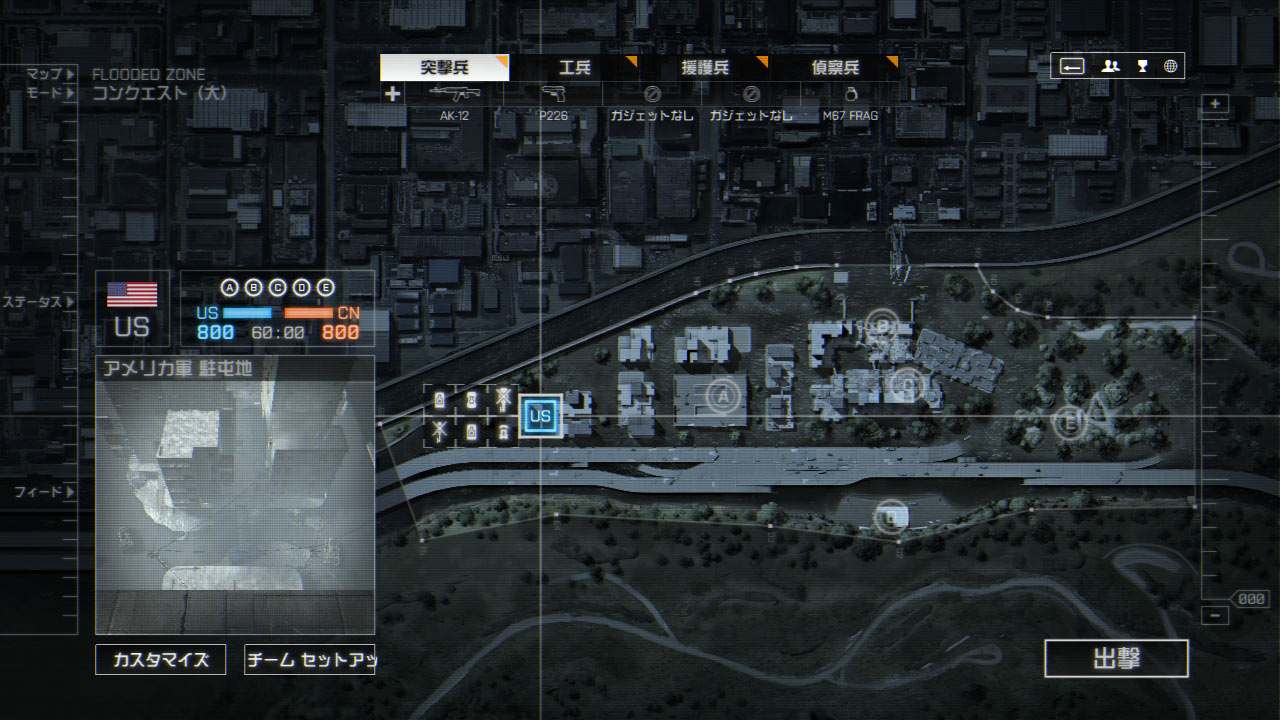
Task: Open the squad players icon
Action: (1110, 67)
